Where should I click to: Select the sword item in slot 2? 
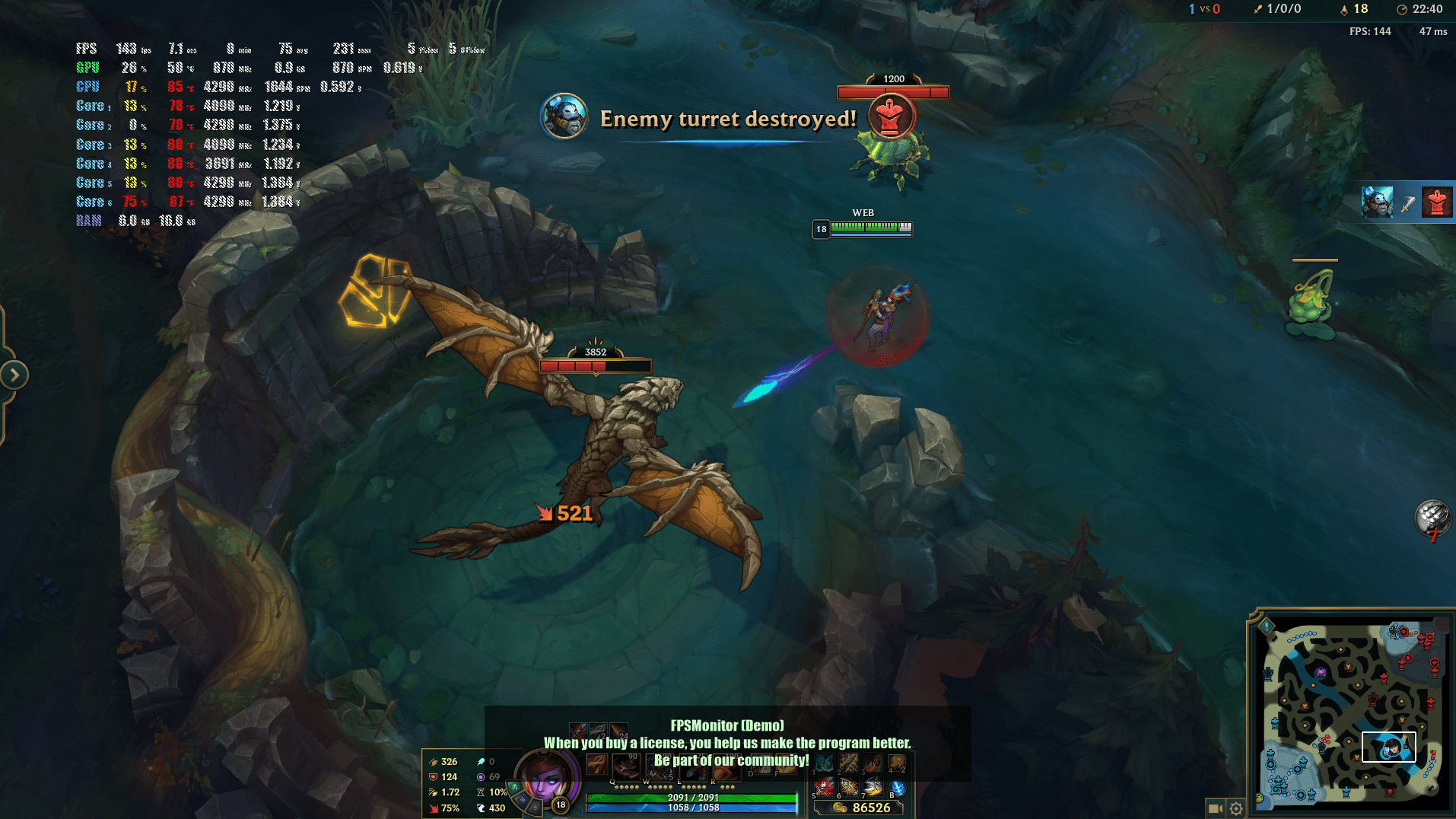click(x=849, y=763)
